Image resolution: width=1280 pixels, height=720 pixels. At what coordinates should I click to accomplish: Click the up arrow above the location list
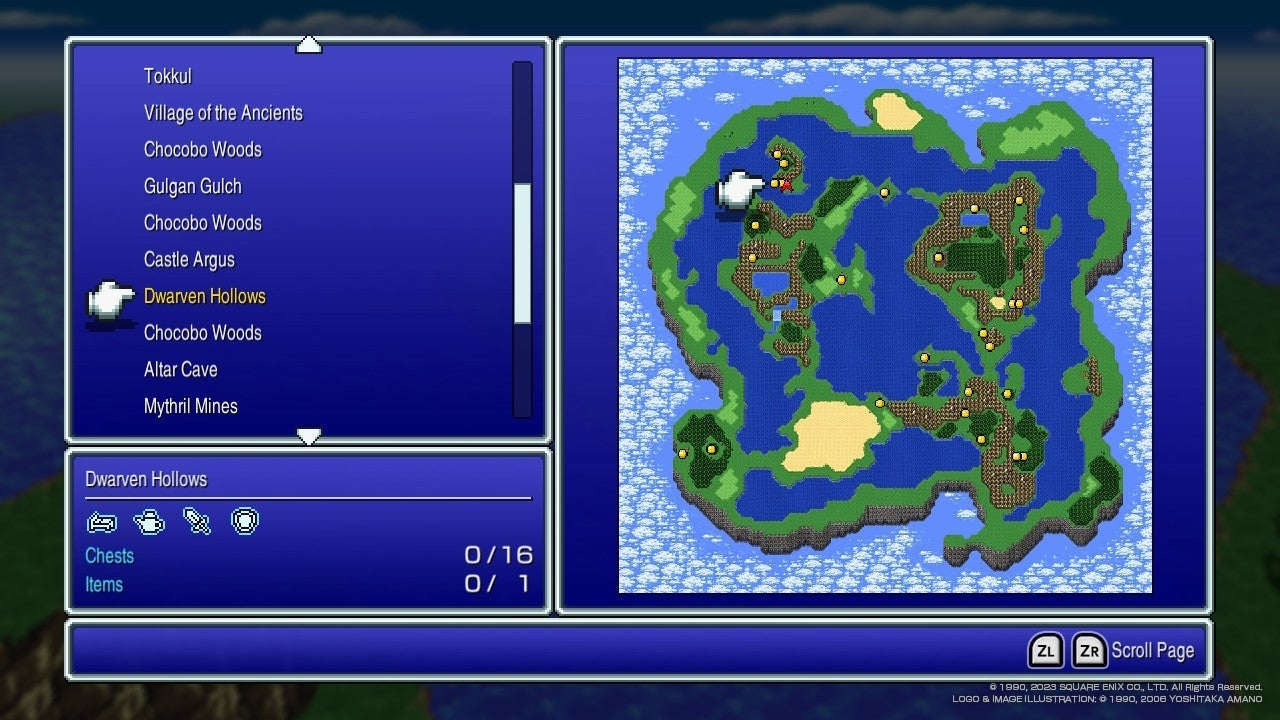[309, 43]
